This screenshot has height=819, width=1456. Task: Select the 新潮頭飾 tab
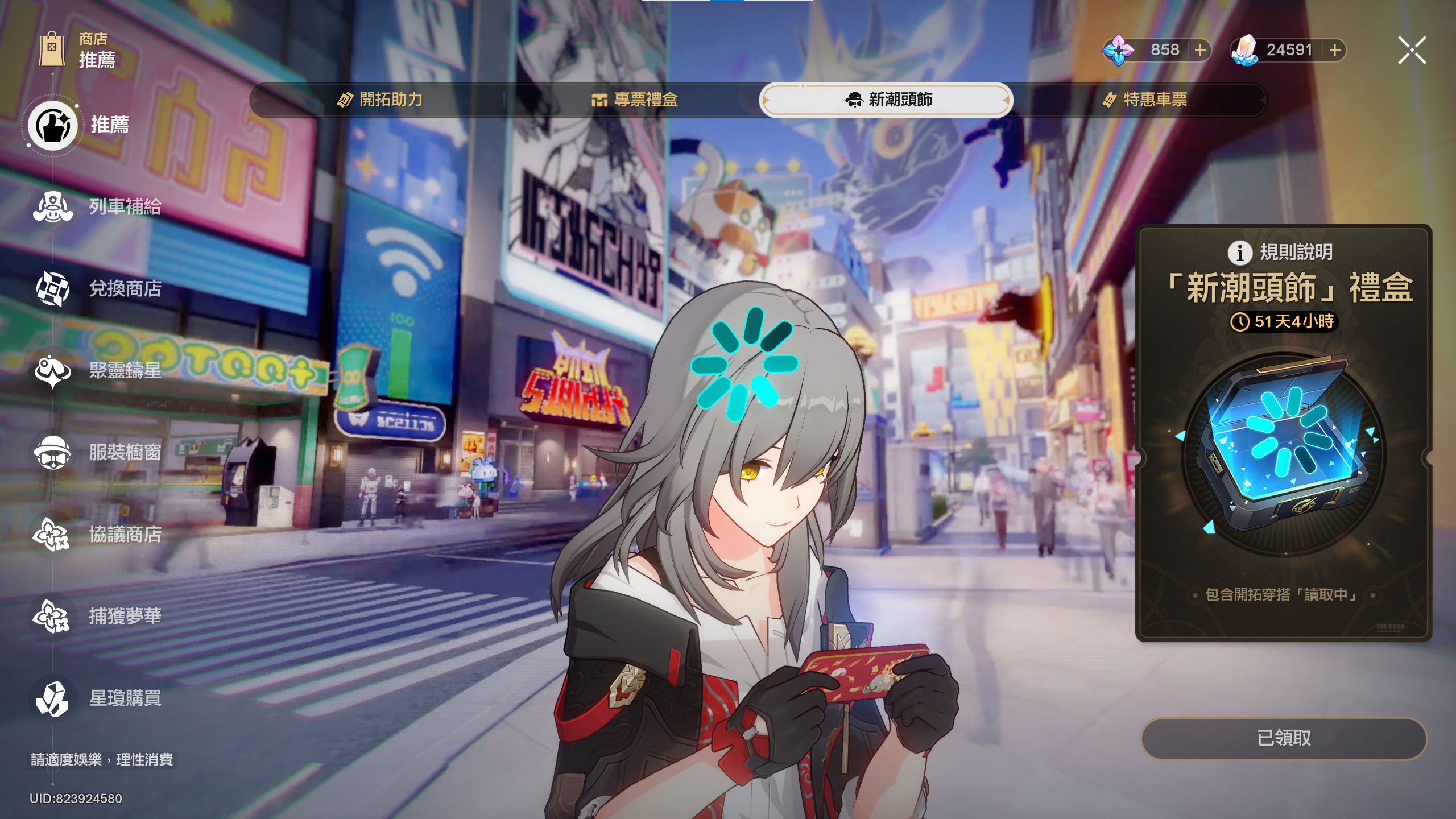click(x=887, y=100)
